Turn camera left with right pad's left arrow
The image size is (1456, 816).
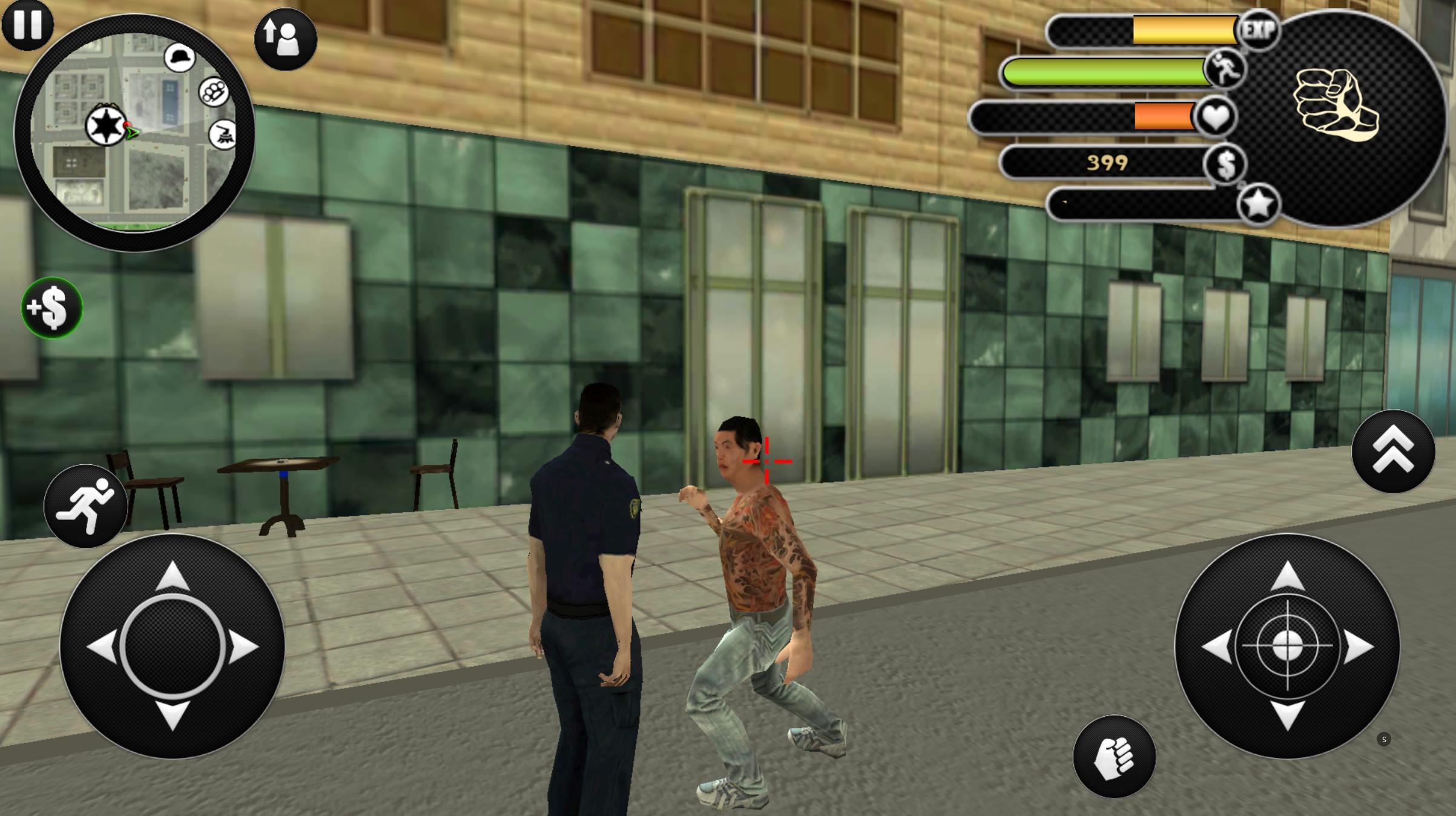coord(1217,646)
